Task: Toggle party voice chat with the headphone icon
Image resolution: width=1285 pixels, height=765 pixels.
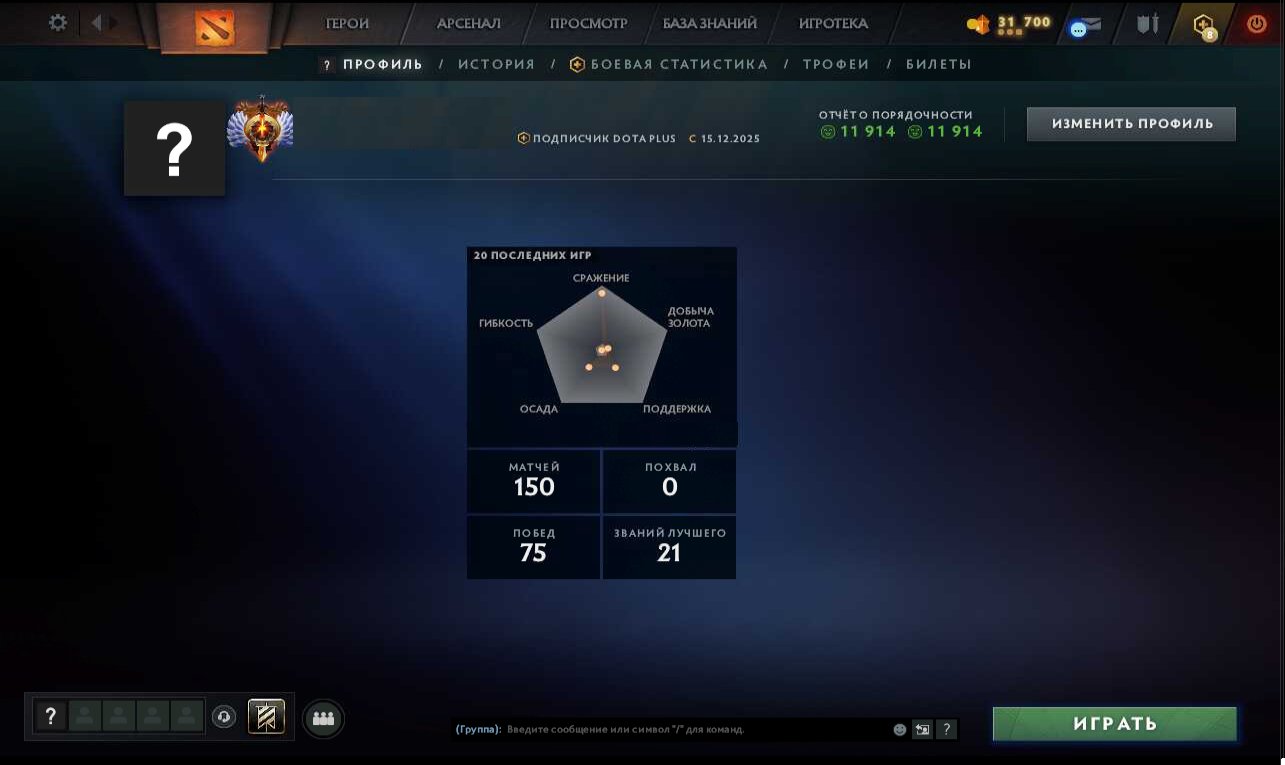Action: [224, 717]
